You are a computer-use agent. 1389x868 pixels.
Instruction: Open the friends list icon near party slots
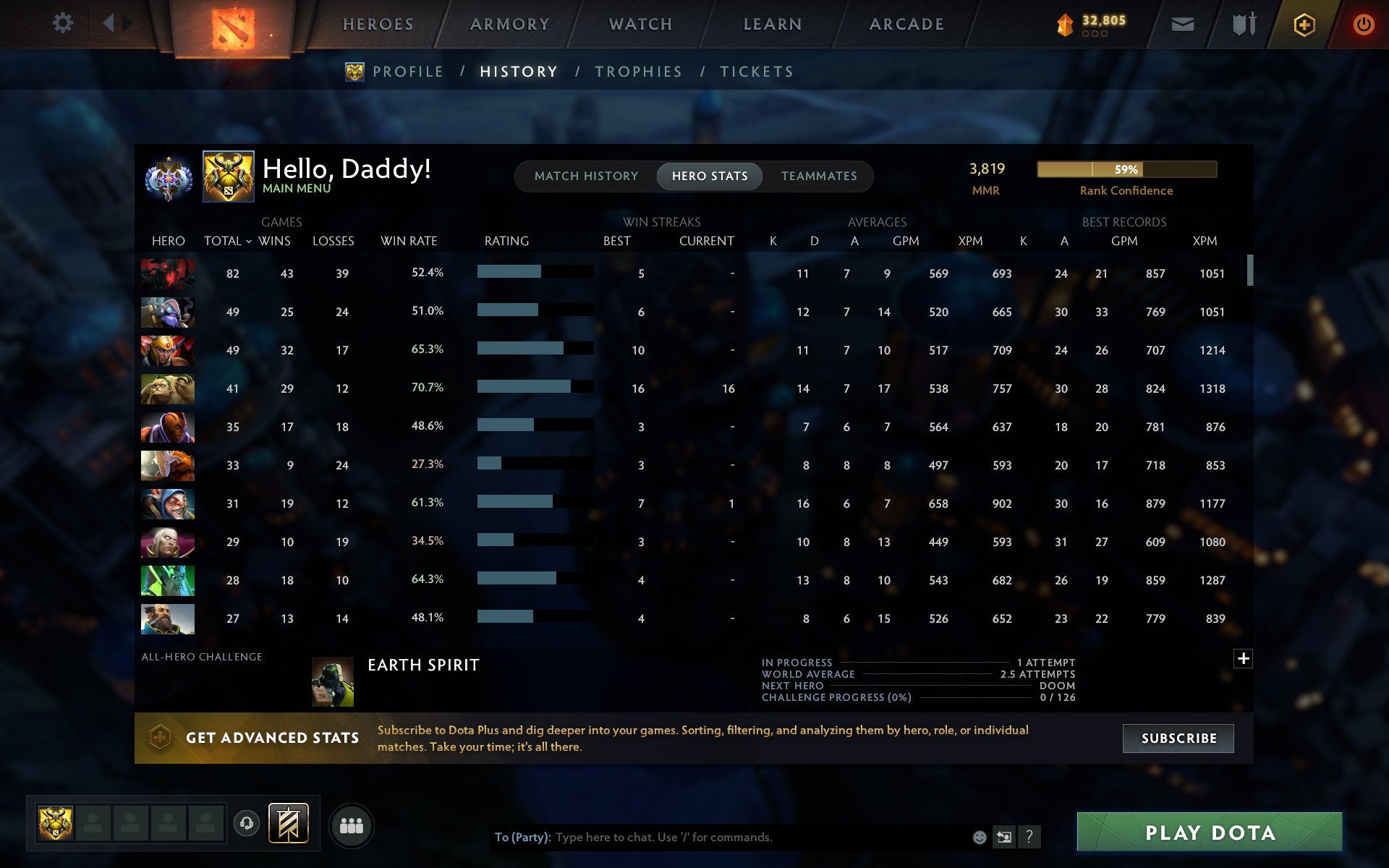(352, 824)
